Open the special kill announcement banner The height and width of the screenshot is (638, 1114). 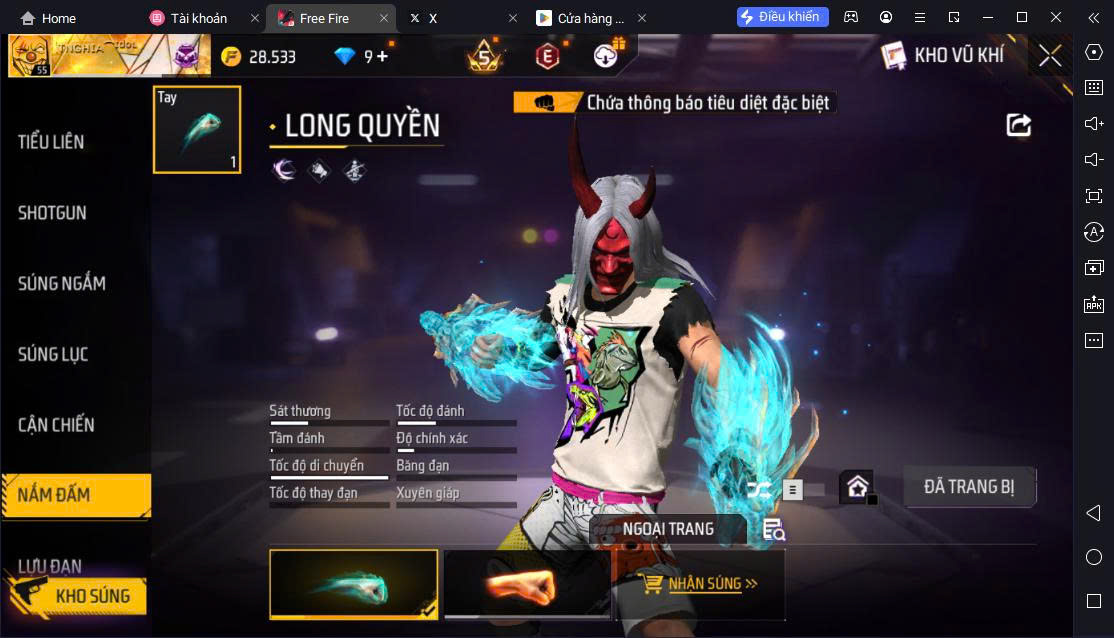click(x=673, y=103)
